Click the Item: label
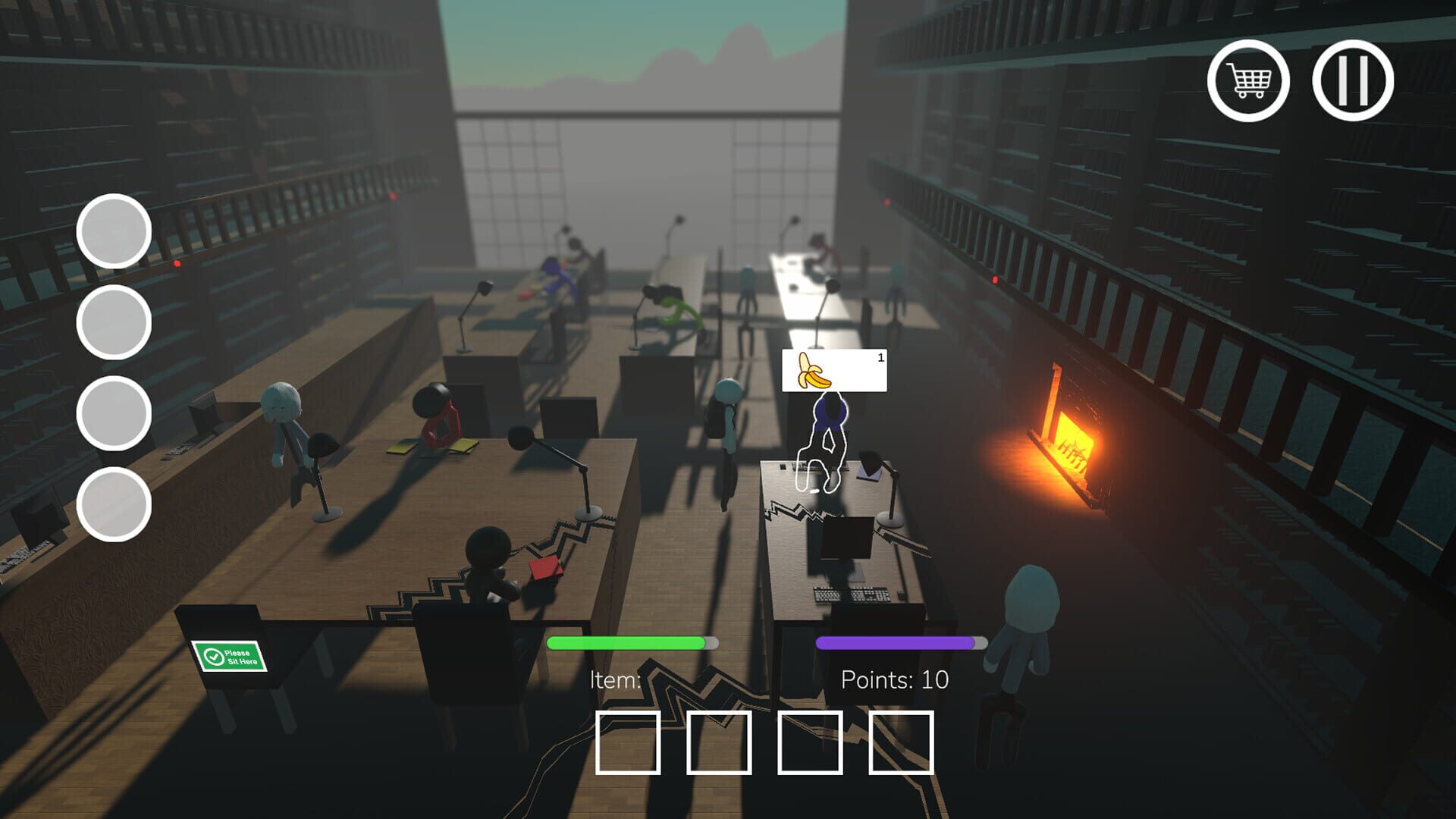1456x819 pixels. [616, 680]
